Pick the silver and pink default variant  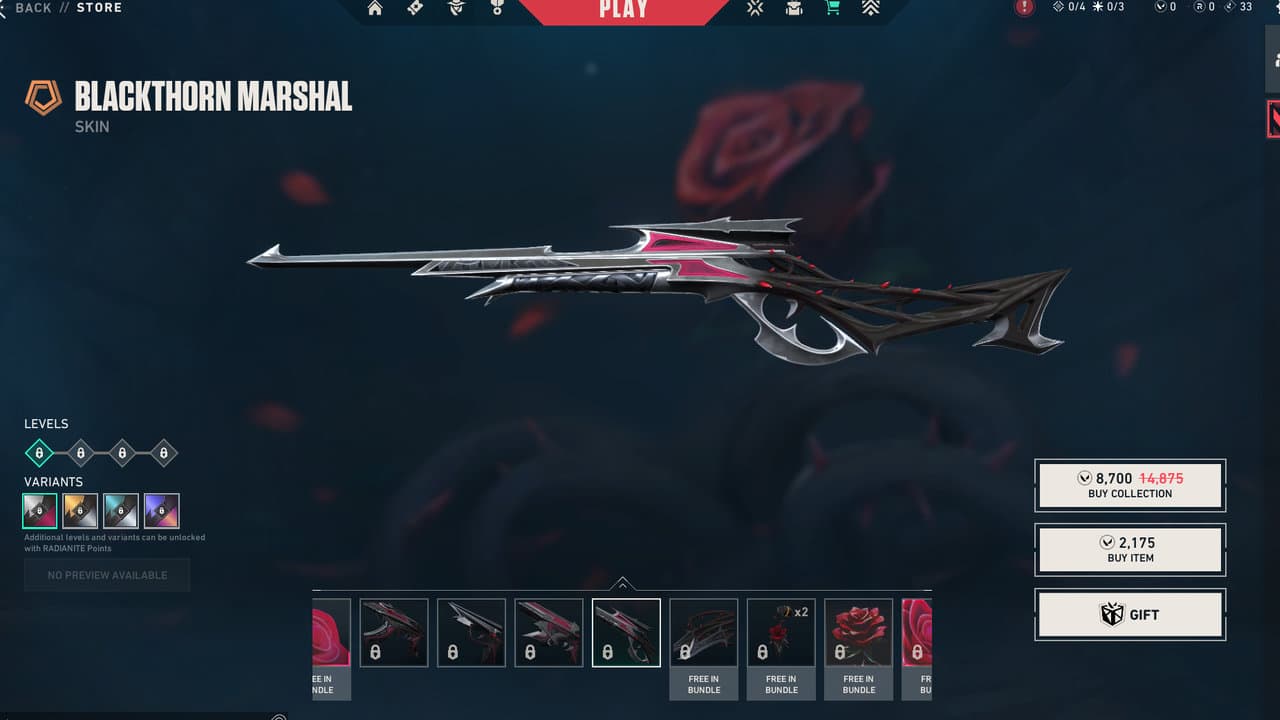tap(41, 511)
